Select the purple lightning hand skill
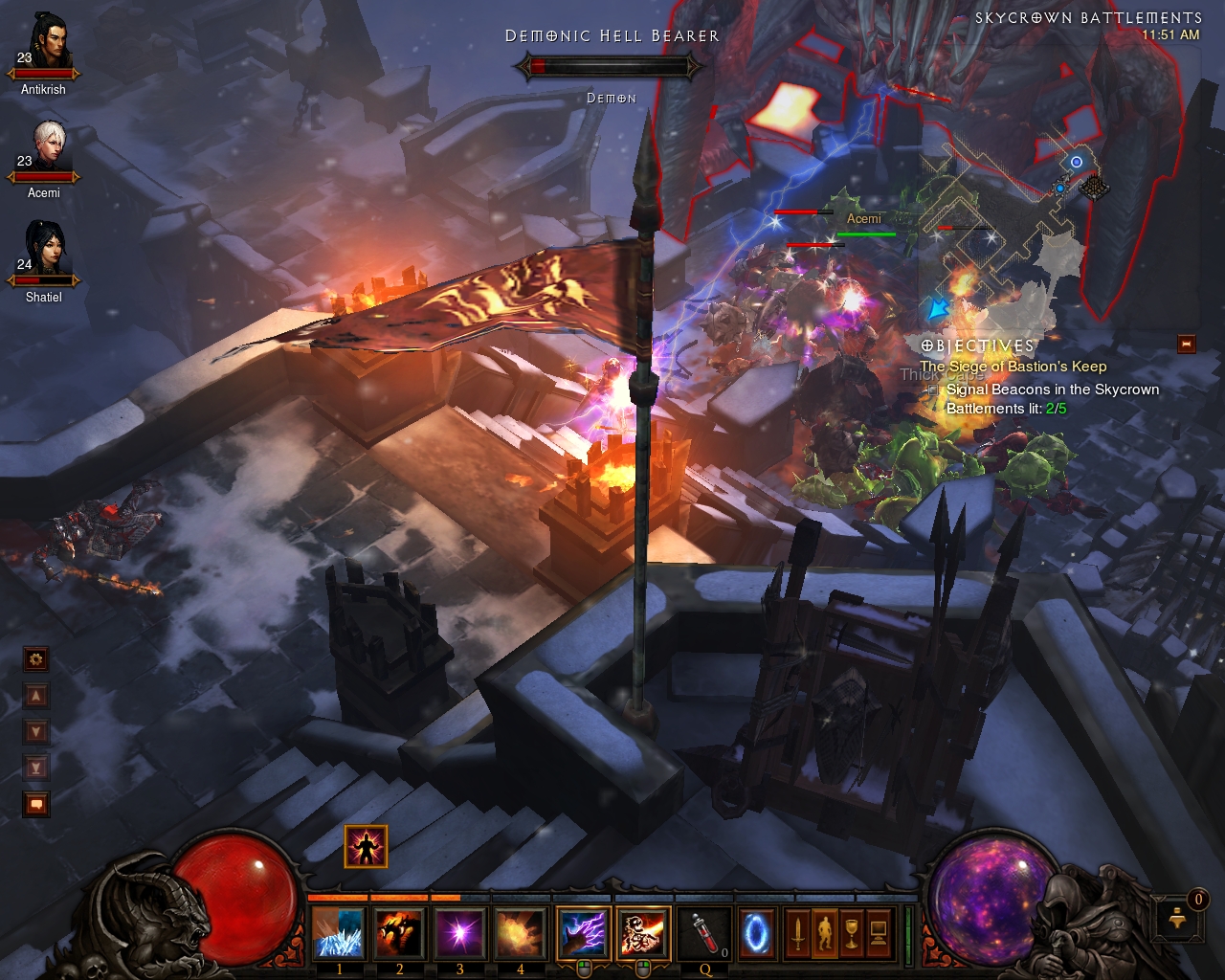 [583, 932]
